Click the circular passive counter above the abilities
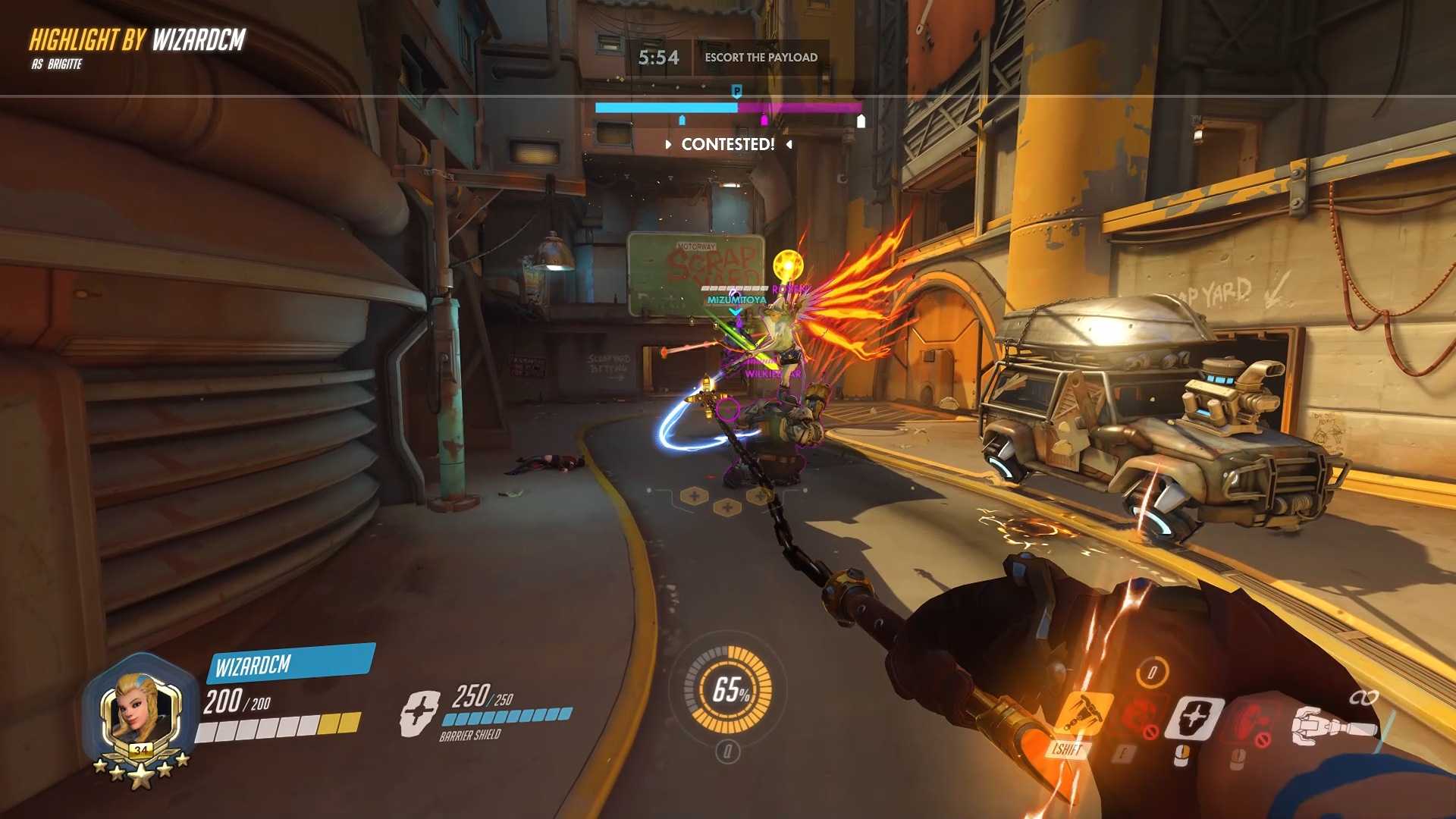This screenshot has height=819, width=1456. tap(1152, 672)
